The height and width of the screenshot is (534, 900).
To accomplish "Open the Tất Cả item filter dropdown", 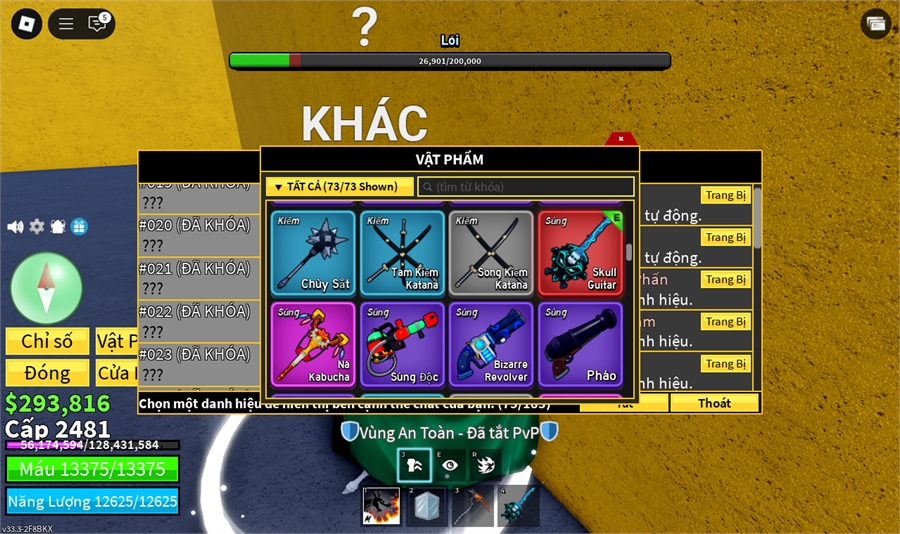I will click(340, 187).
